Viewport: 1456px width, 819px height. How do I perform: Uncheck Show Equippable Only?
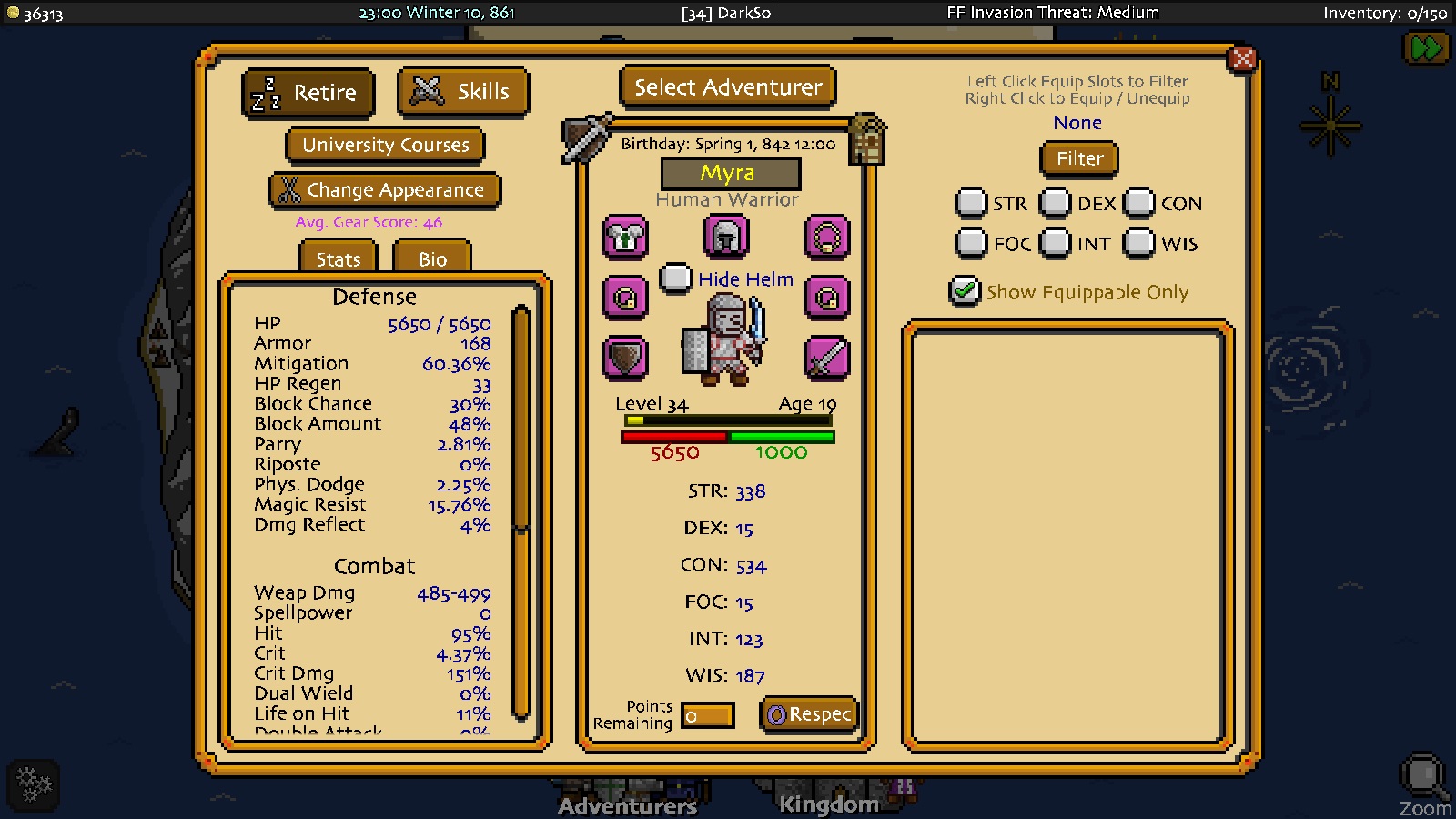click(965, 292)
